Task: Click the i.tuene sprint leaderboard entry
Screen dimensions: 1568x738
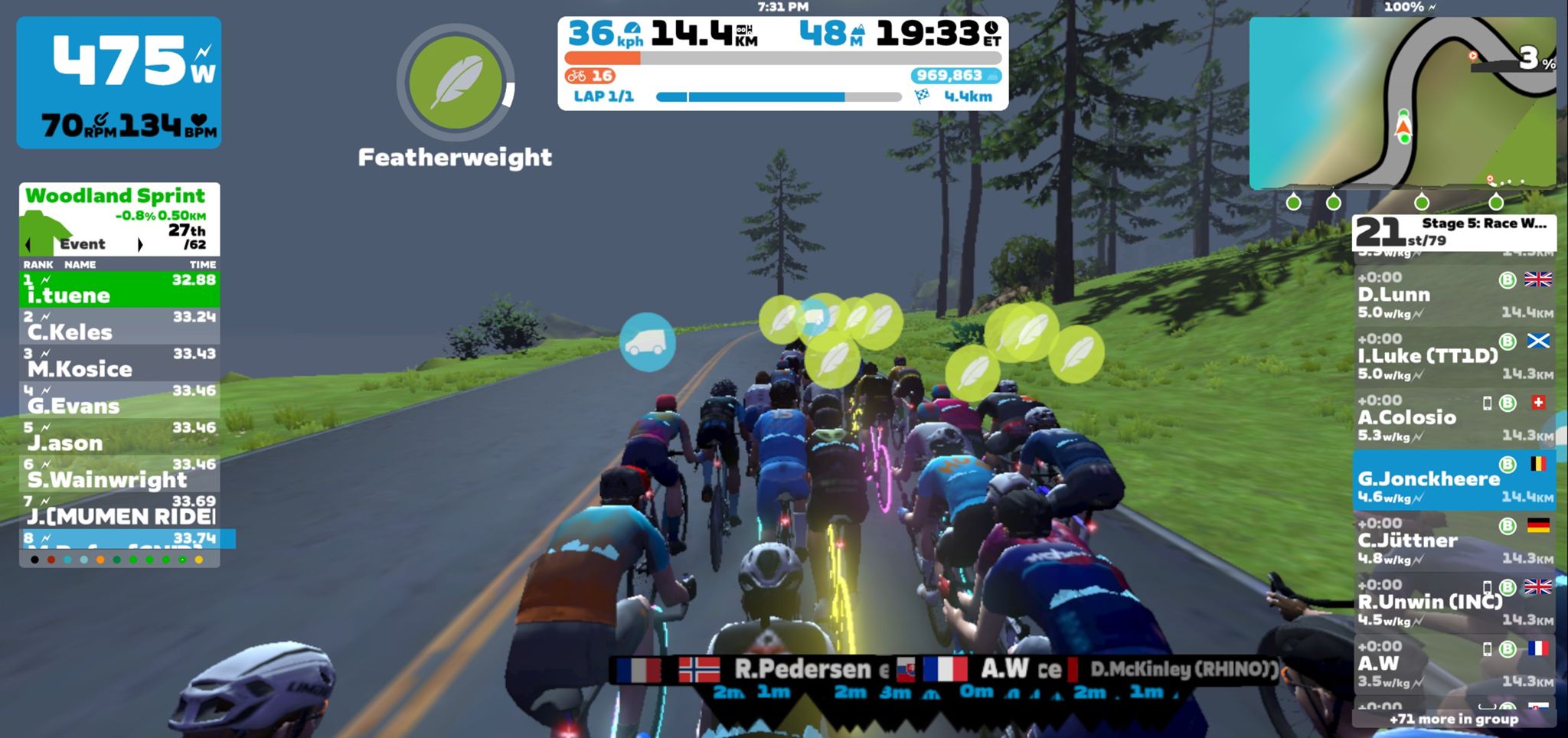Action: 119,289
